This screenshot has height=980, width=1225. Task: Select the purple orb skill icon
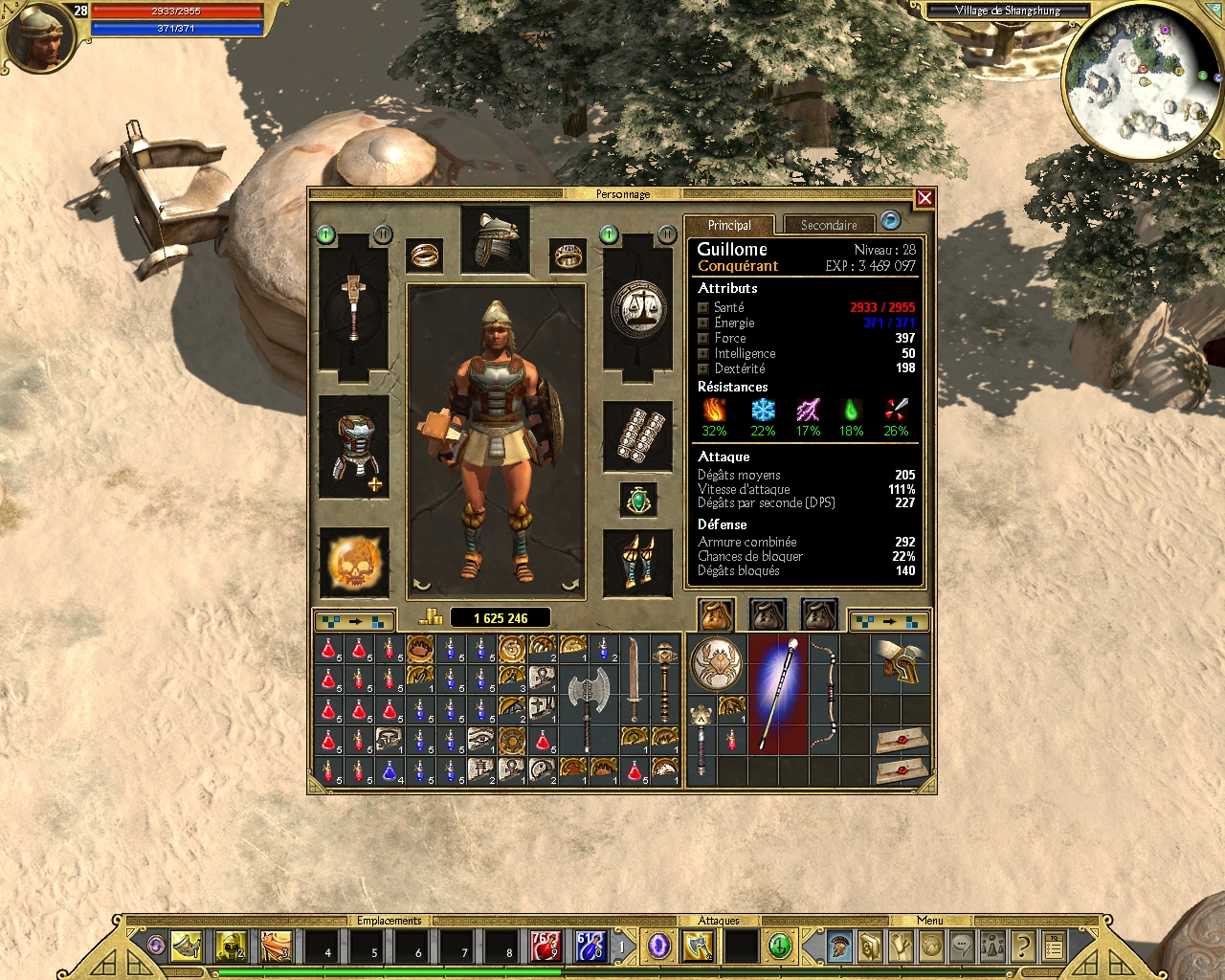click(657, 946)
